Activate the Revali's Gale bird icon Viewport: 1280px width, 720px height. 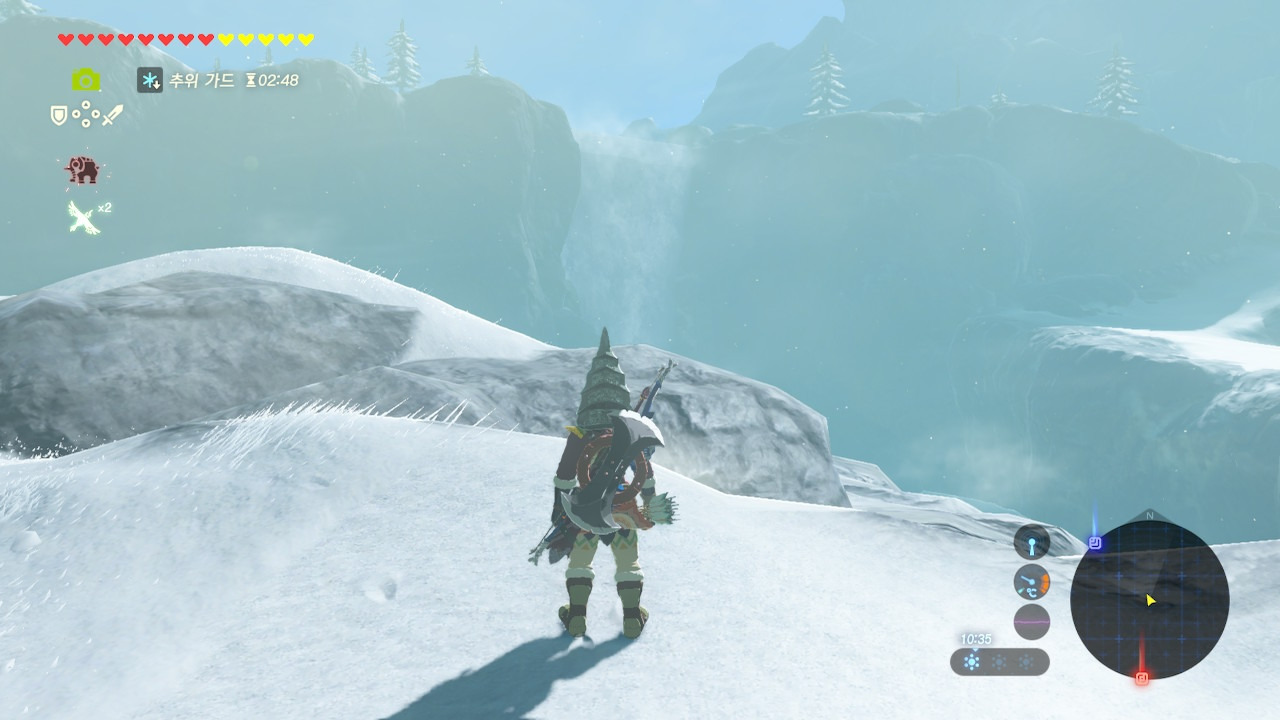tap(83, 216)
